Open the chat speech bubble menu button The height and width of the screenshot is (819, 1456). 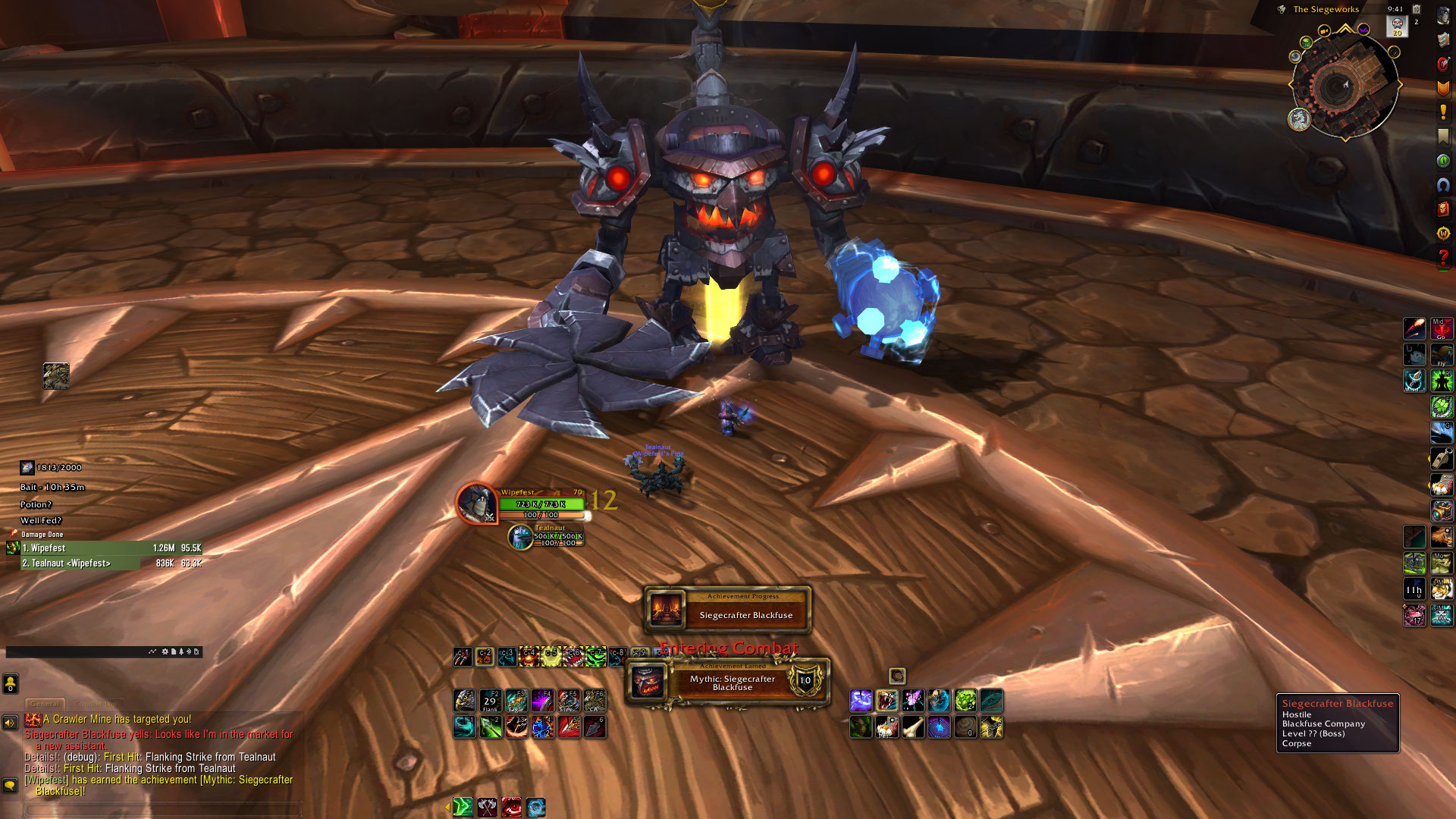point(10,785)
